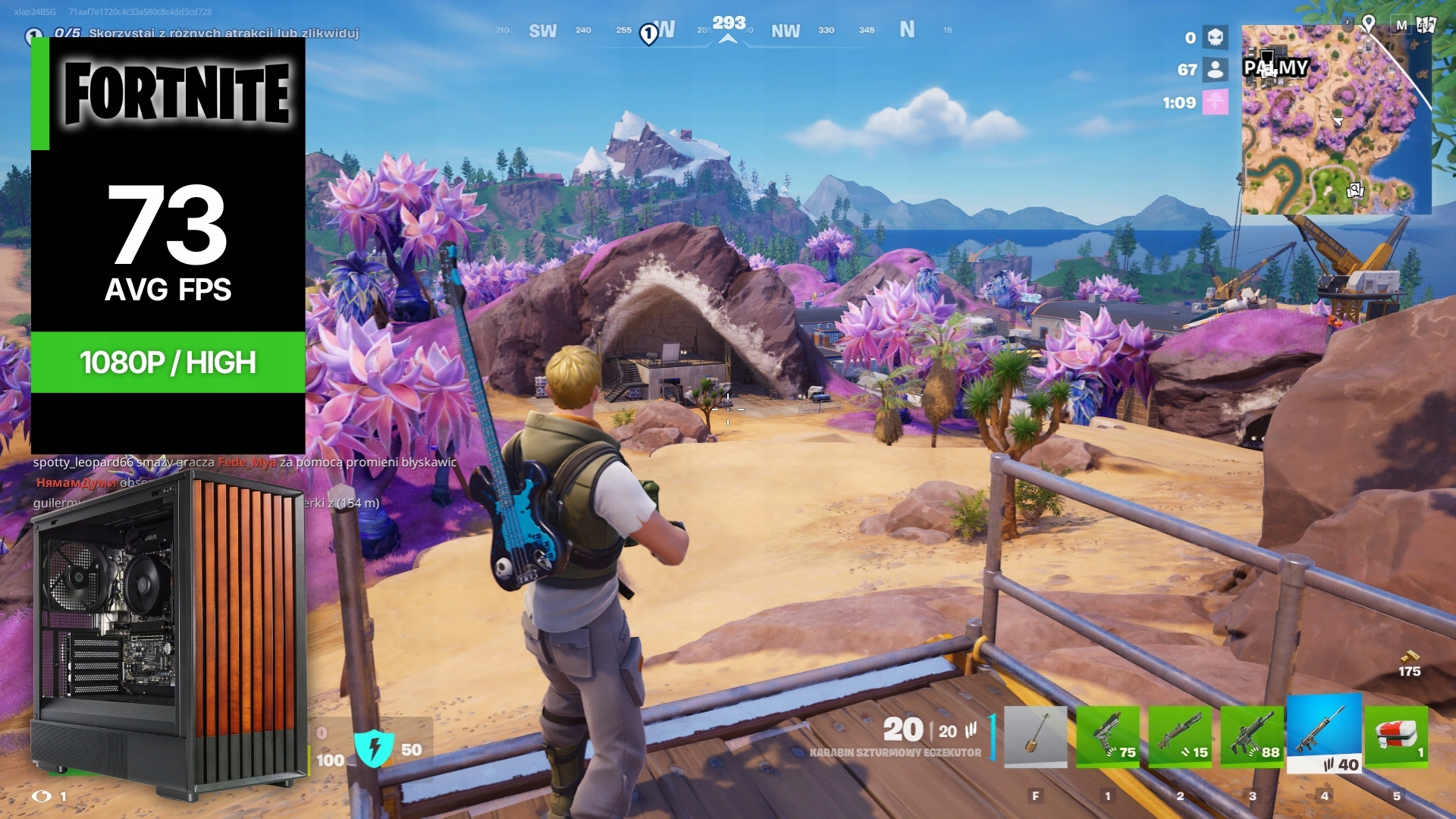Screen dimensions: 1456x819
Task: Click the players remaining icon
Action: click(1216, 70)
